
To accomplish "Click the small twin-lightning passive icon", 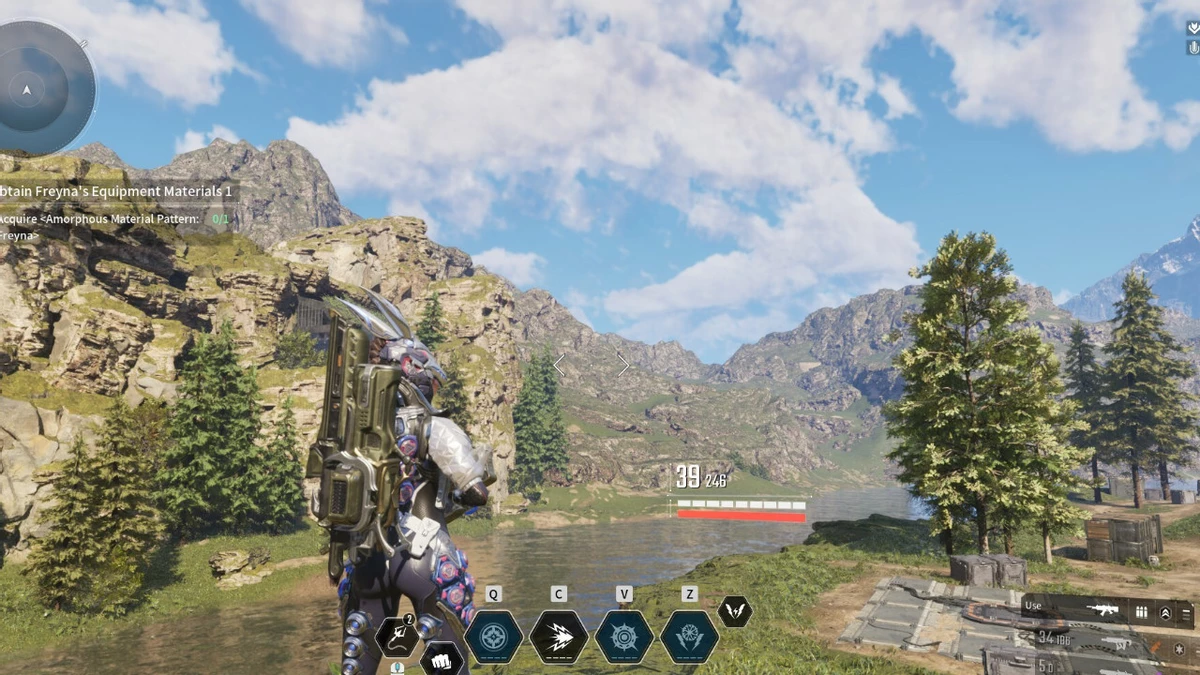I will 735,612.
